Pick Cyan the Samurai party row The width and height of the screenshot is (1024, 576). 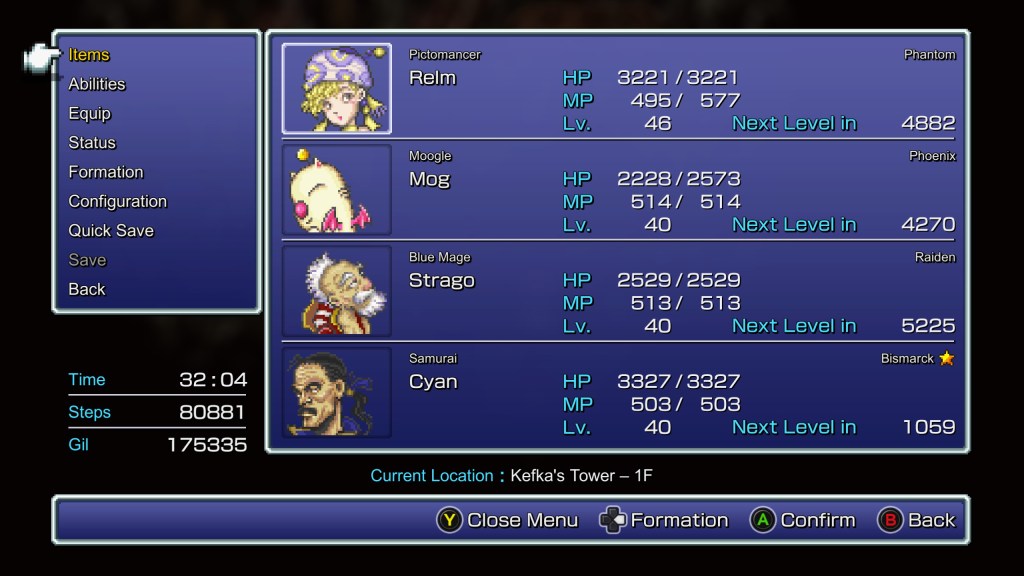pyautogui.click(x=617, y=392)
